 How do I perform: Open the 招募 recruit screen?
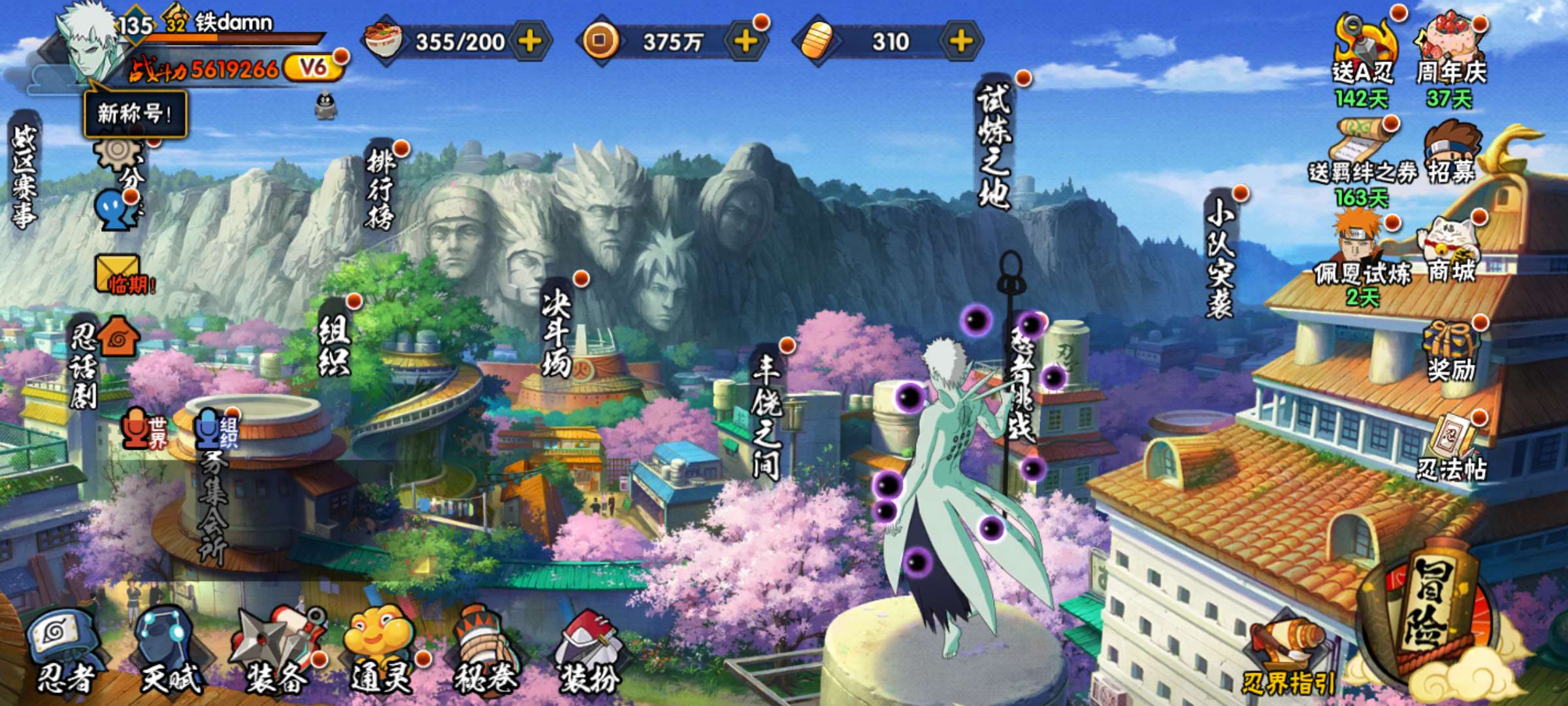1452,154
